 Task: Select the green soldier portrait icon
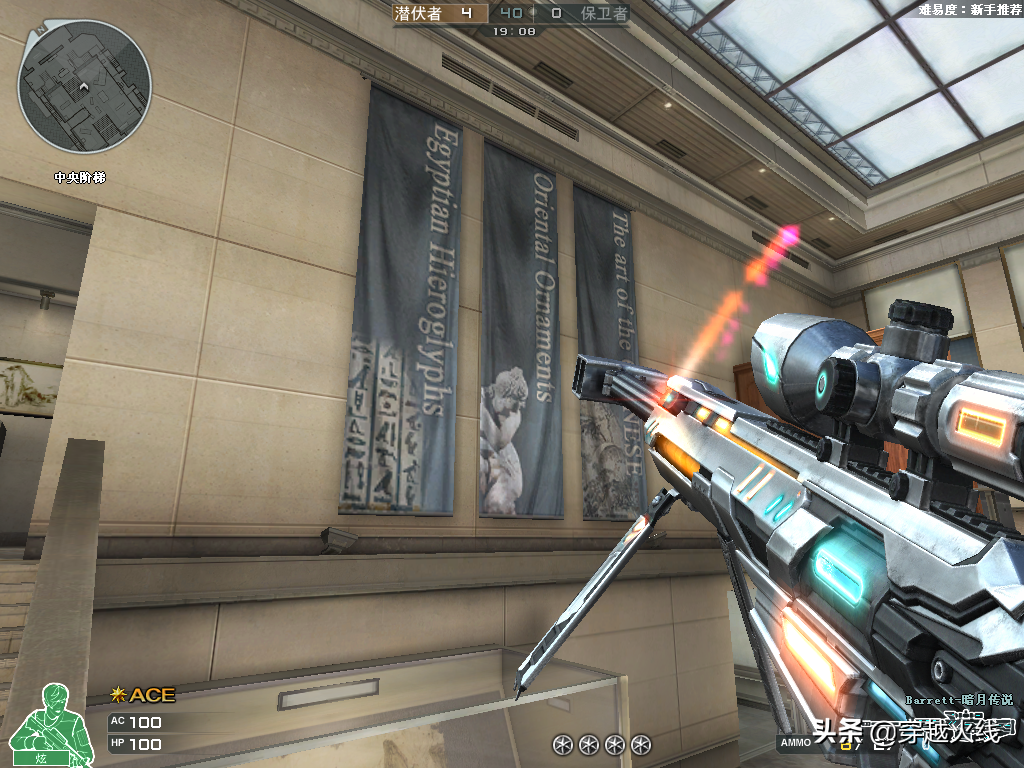coord(42,723)
